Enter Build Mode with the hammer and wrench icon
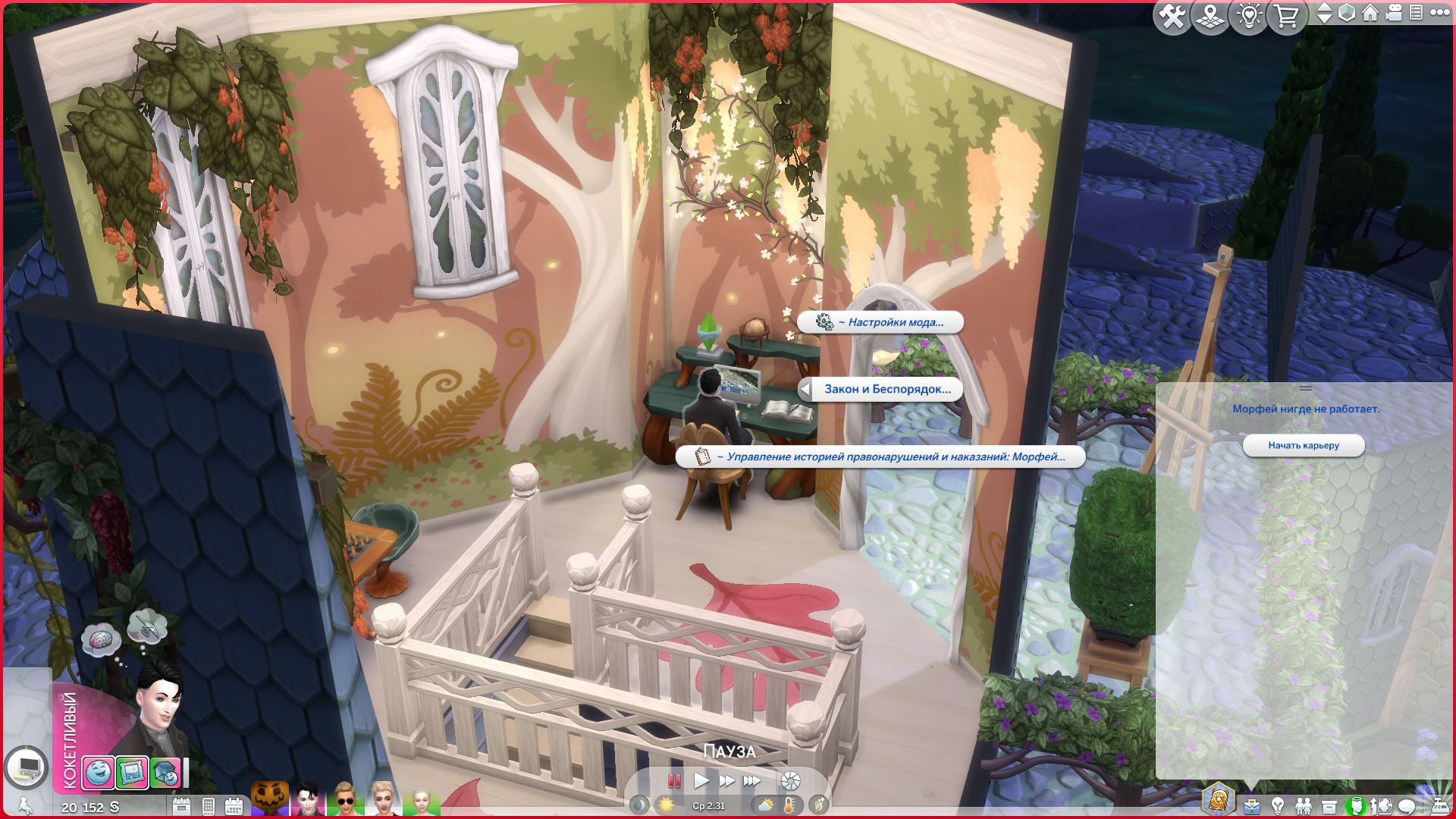 [x=1172, y=14]
